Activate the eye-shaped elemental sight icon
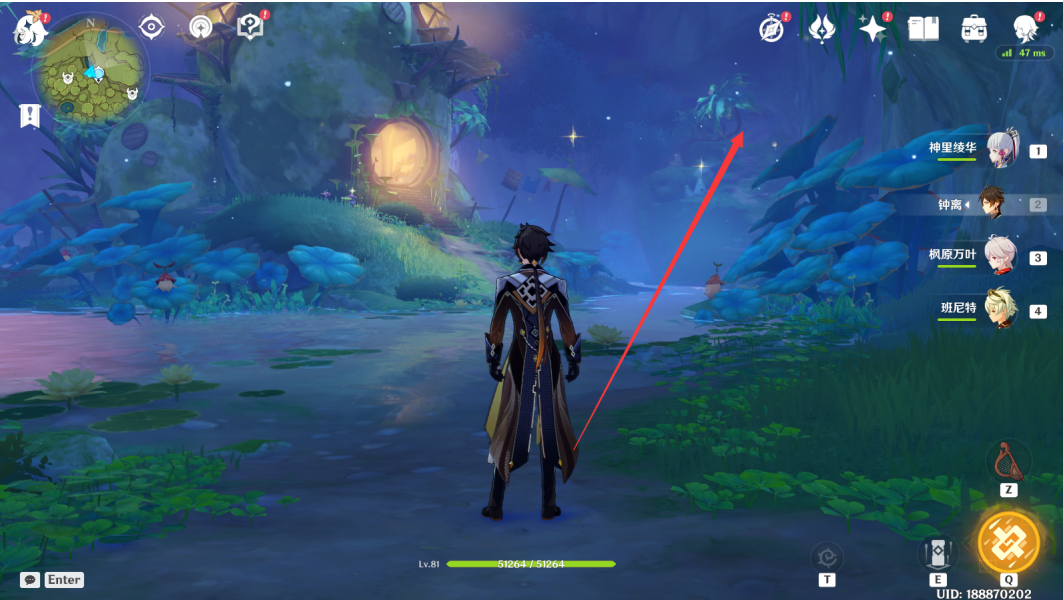 tap(151, 28)
